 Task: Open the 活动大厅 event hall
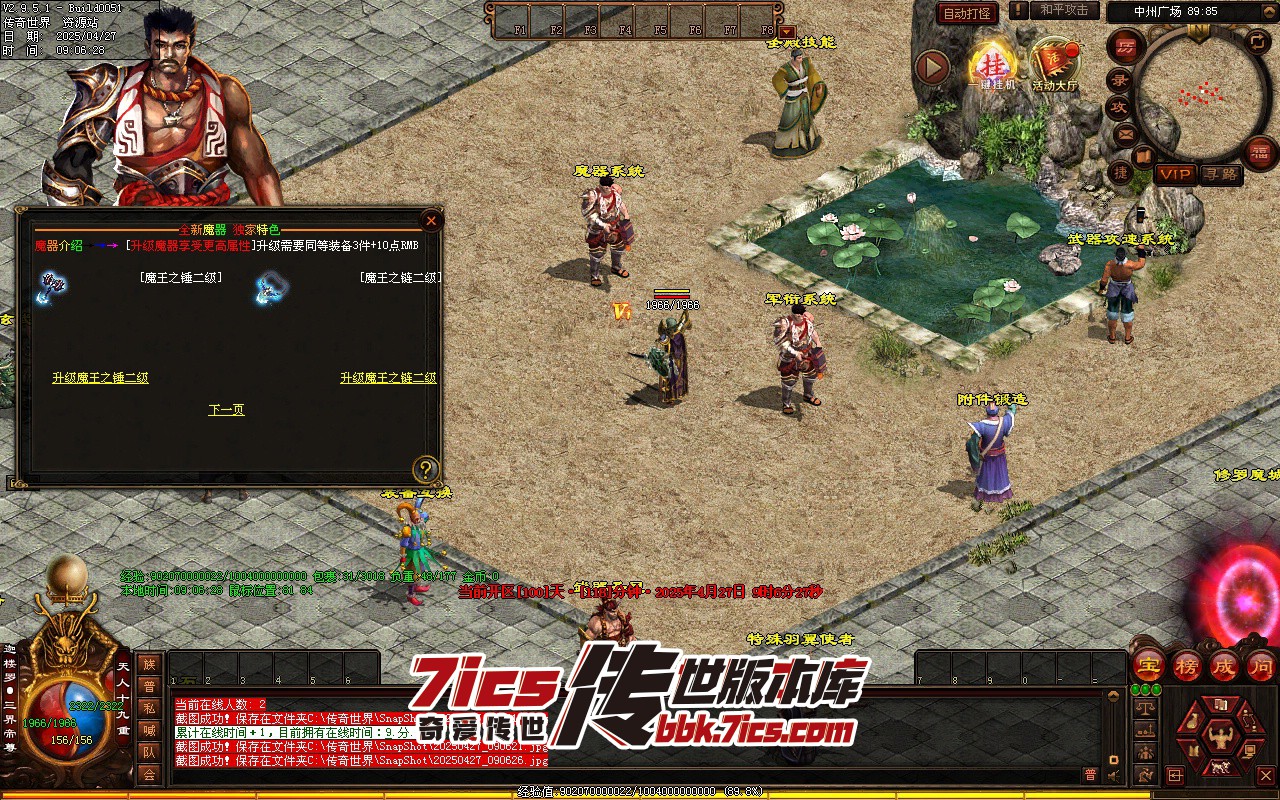[x=1054, y=64]
